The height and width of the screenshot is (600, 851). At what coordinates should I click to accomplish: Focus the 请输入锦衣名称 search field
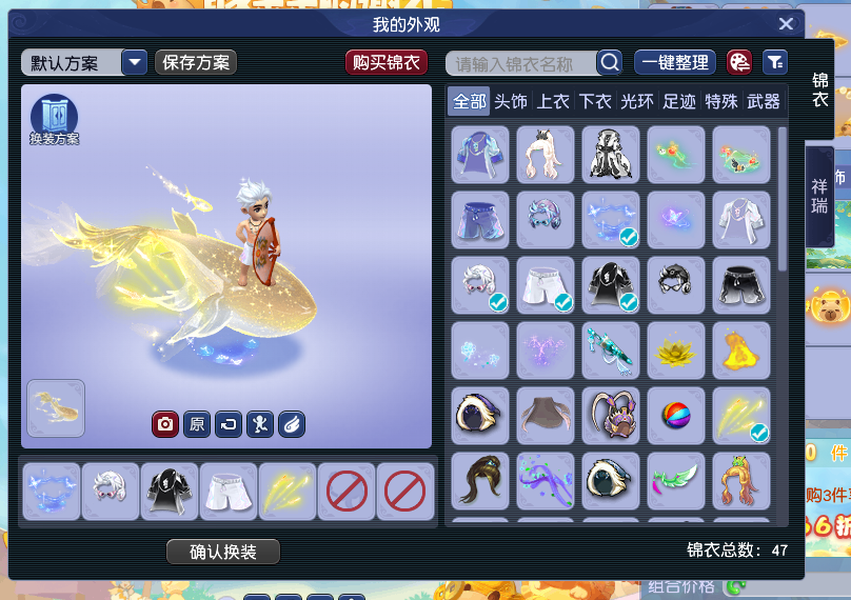[x=520, y=64]
